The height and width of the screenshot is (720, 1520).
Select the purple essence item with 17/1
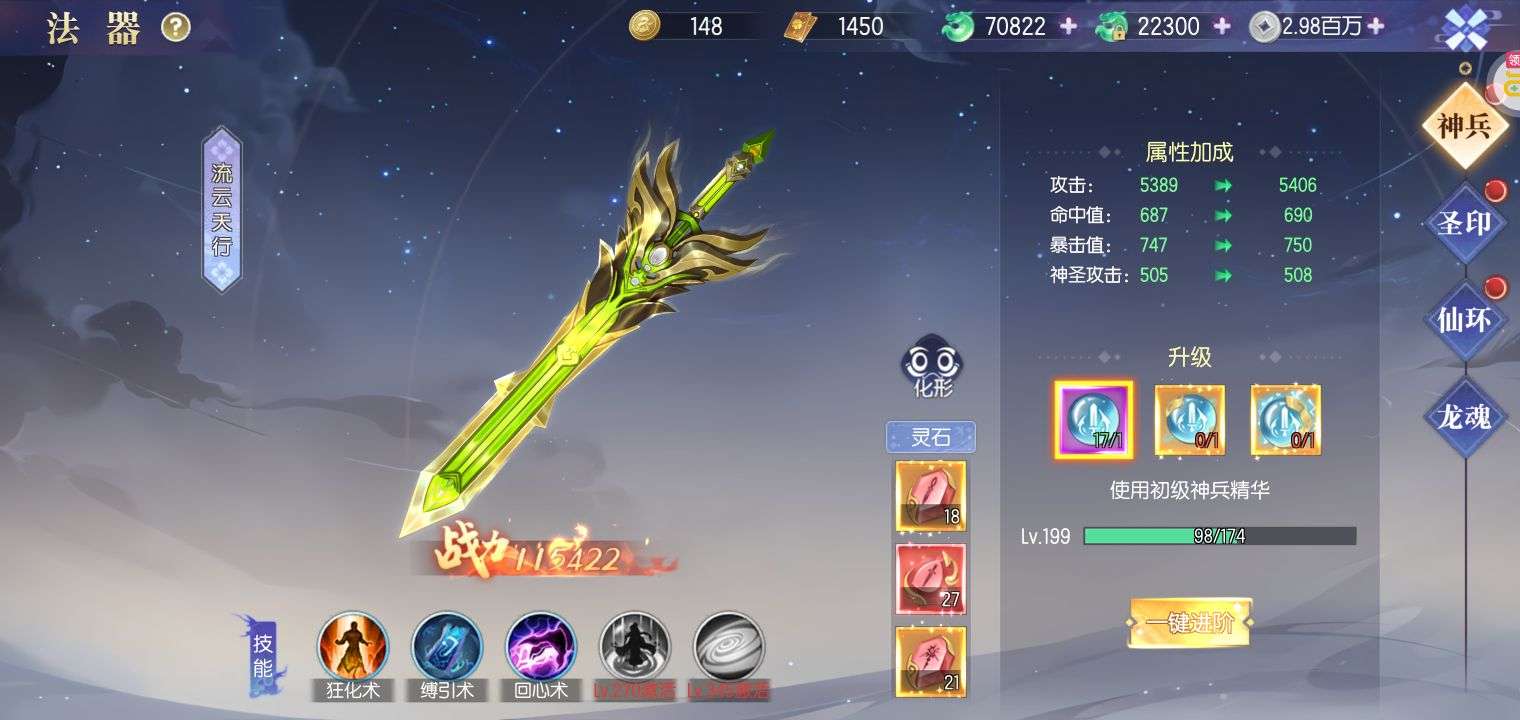(1093, 420)
